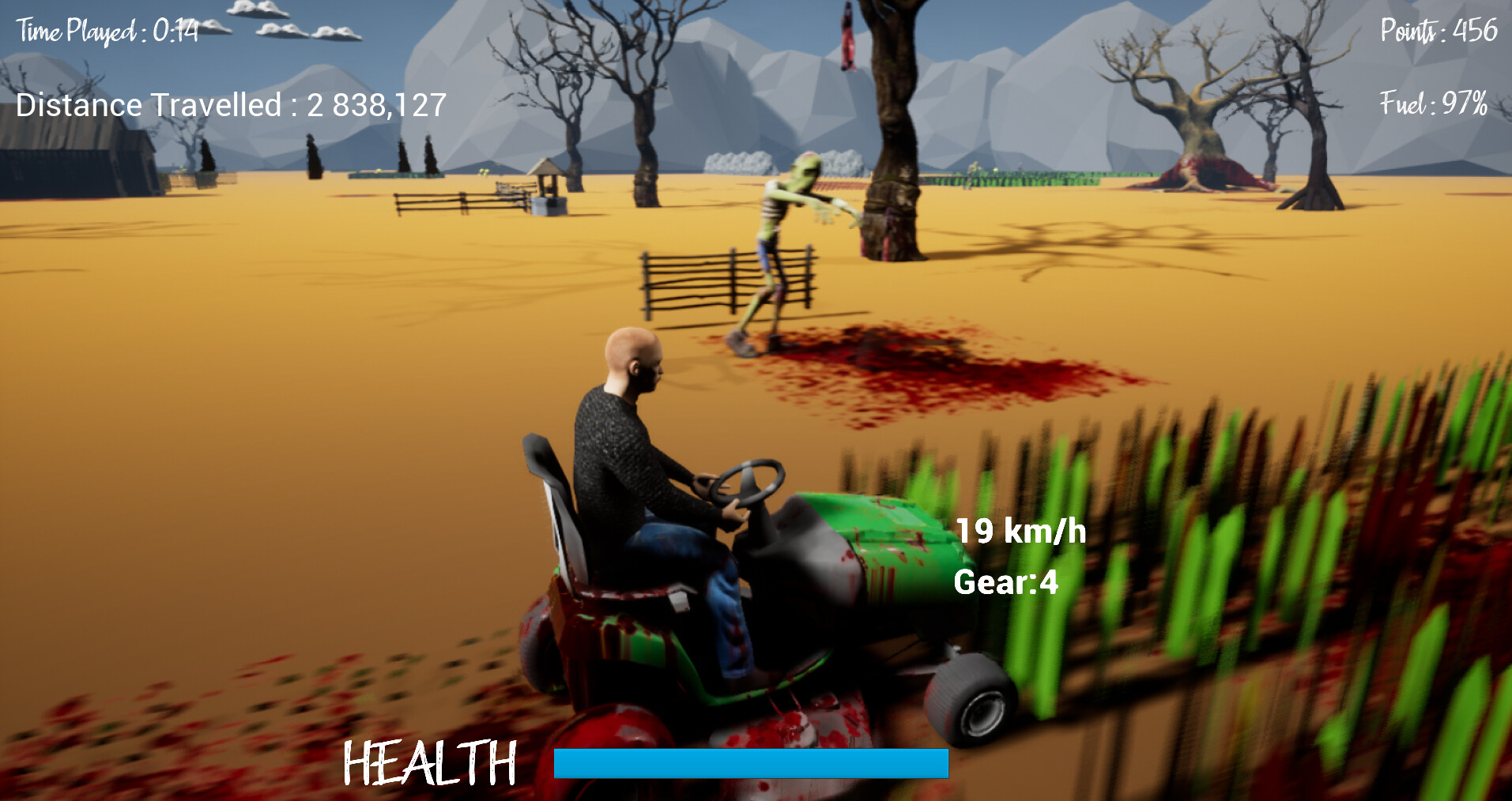Click the 19 km/h speed readout

(x=1020, y=529)
